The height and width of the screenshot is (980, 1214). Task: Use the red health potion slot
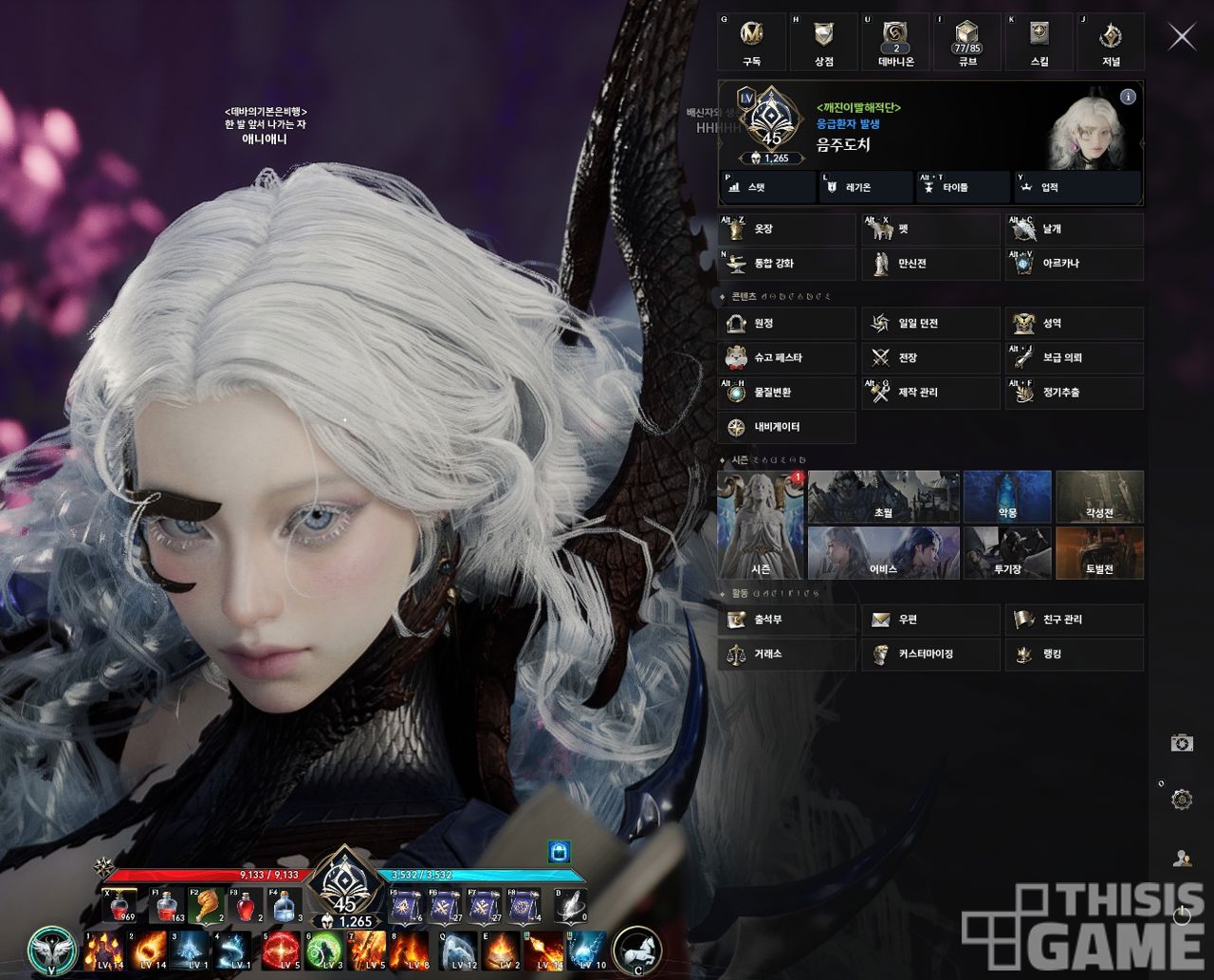pyautogui.click(x=120, y=907)
